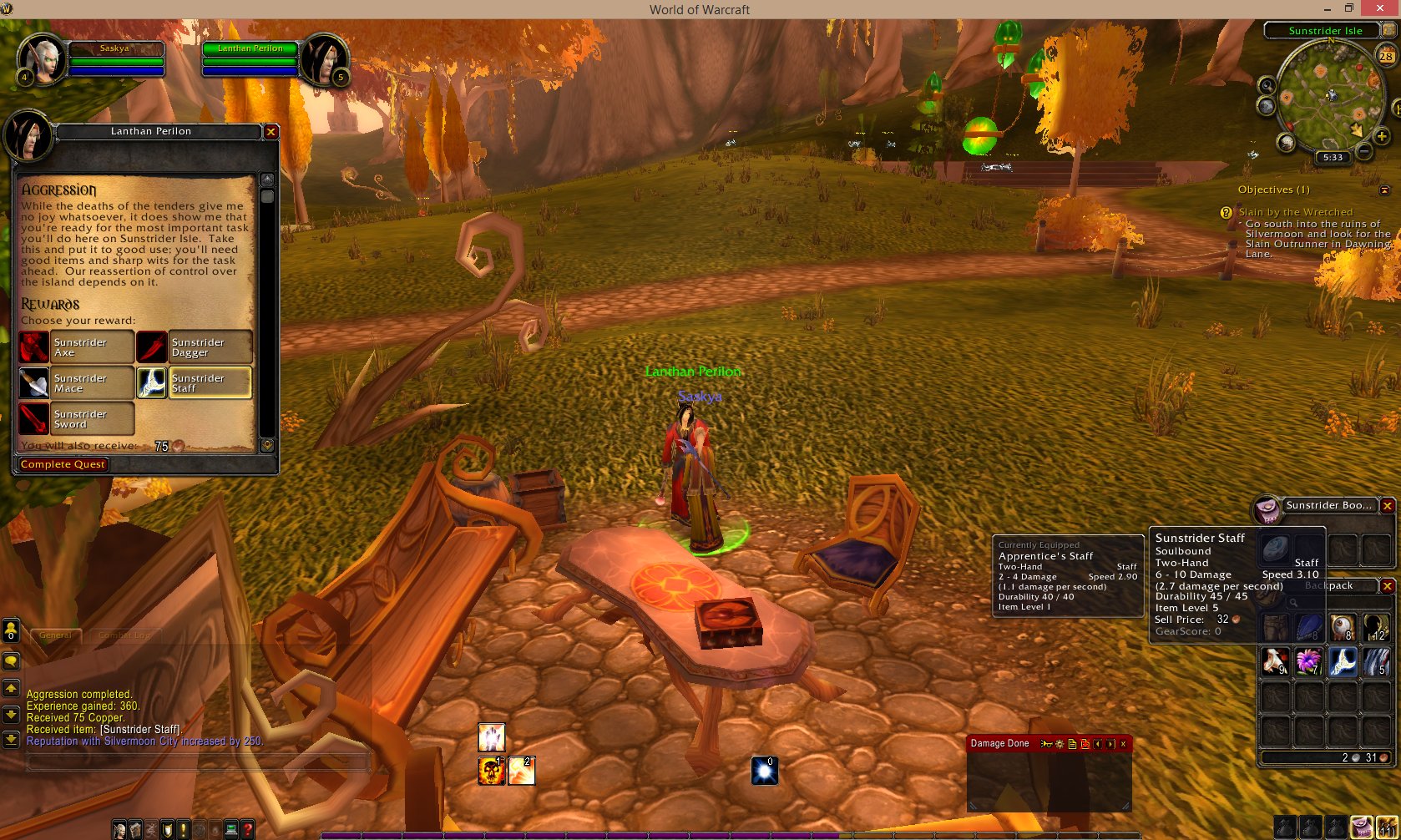
Task: Cast the Frostbolt spell on action slot 0
Action: pos(765,770)
